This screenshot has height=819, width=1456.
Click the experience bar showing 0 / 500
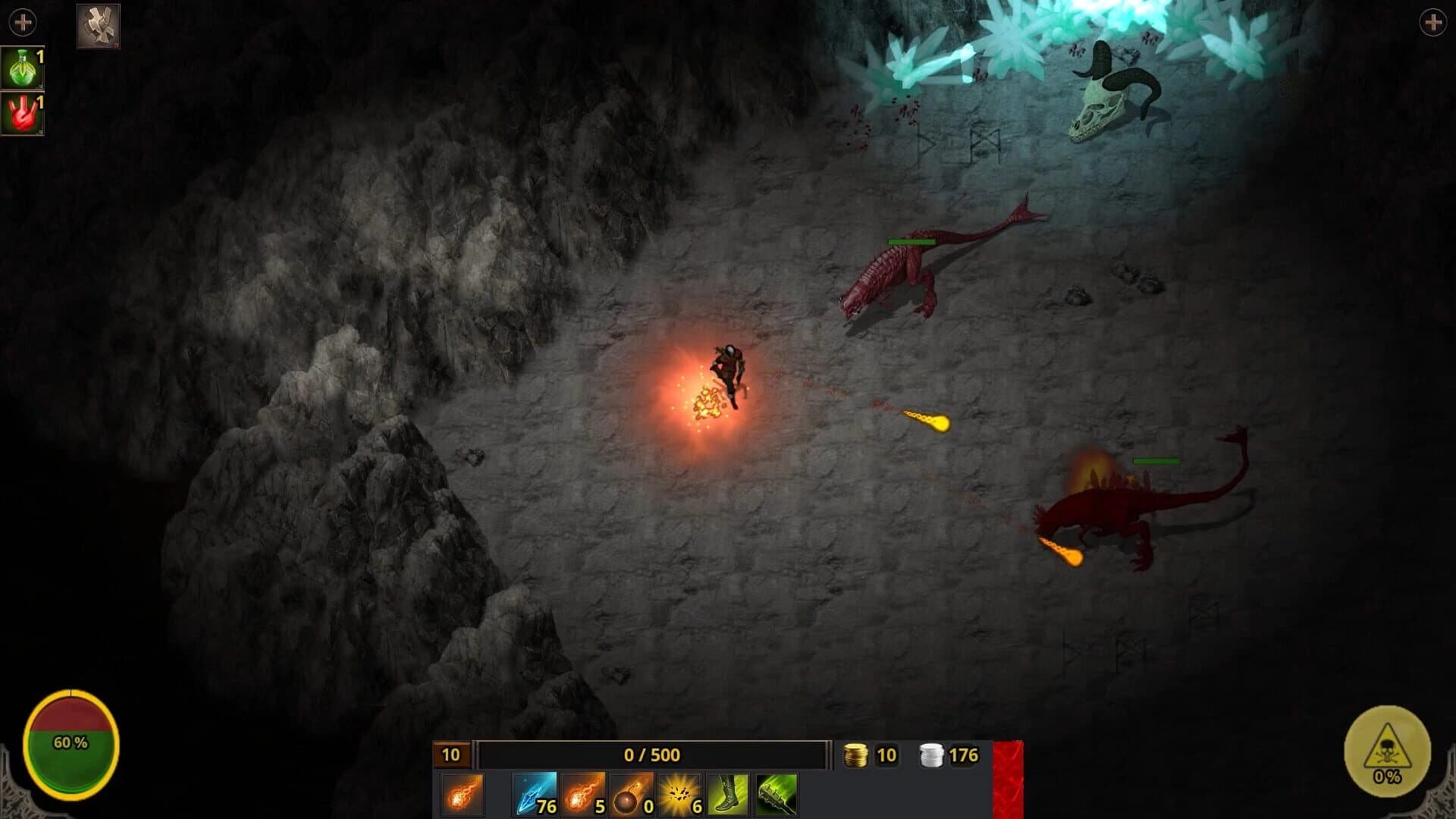(652, 755)
